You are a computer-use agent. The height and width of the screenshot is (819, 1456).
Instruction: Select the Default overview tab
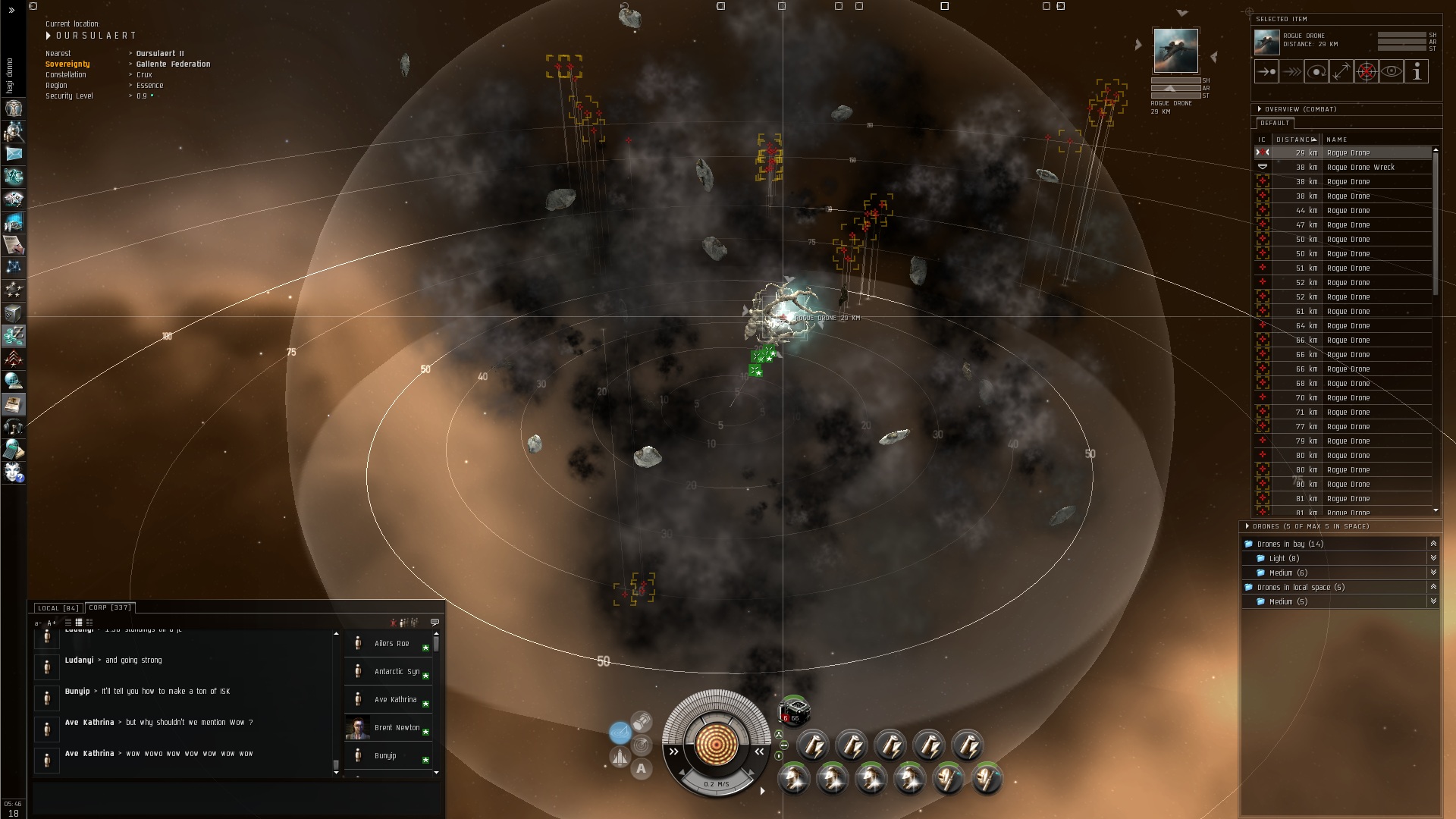point(1275,123)
